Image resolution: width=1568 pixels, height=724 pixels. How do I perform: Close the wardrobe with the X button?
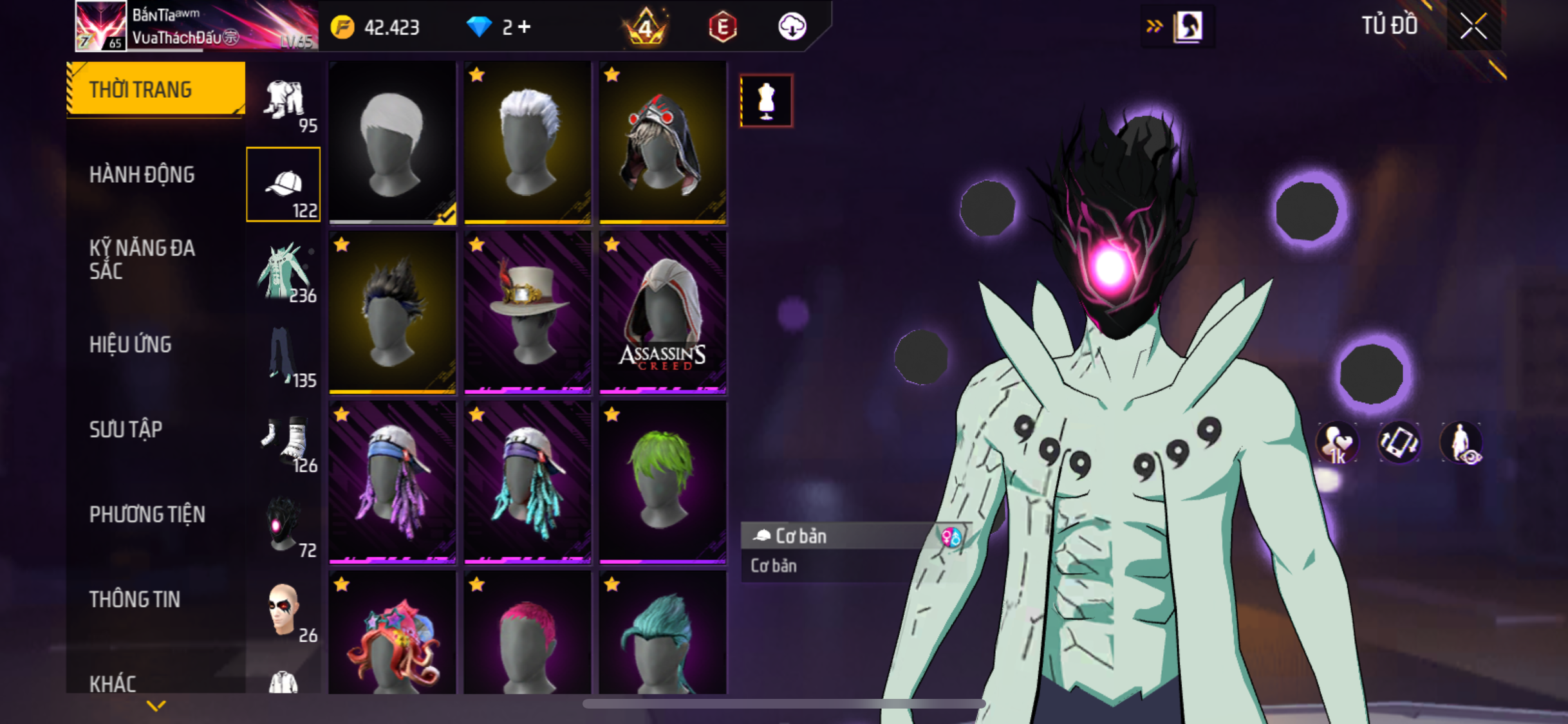(1473, 27)
